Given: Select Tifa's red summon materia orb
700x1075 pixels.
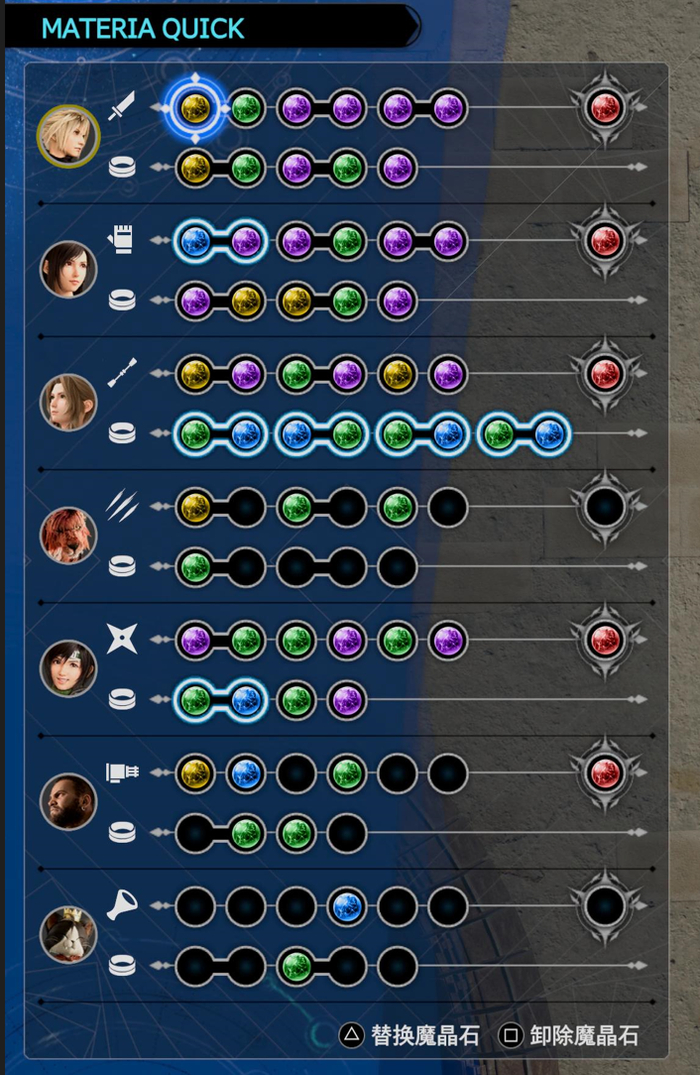Looking at the screenshot, I should [x=605, y=240].
